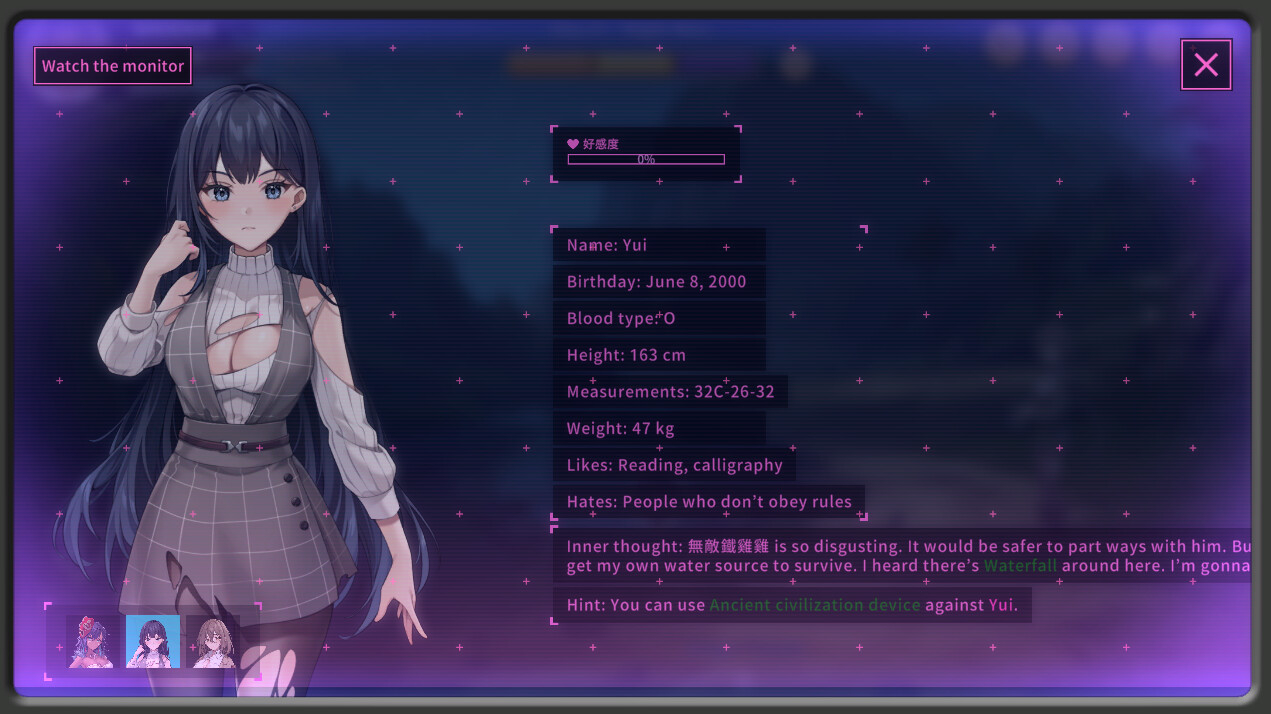Image resolution: width=1271 pixels, height=714 pixels.
Task: Select the portrait with the red hair flower
Action: pyautogui.click(x=92, y=641)
